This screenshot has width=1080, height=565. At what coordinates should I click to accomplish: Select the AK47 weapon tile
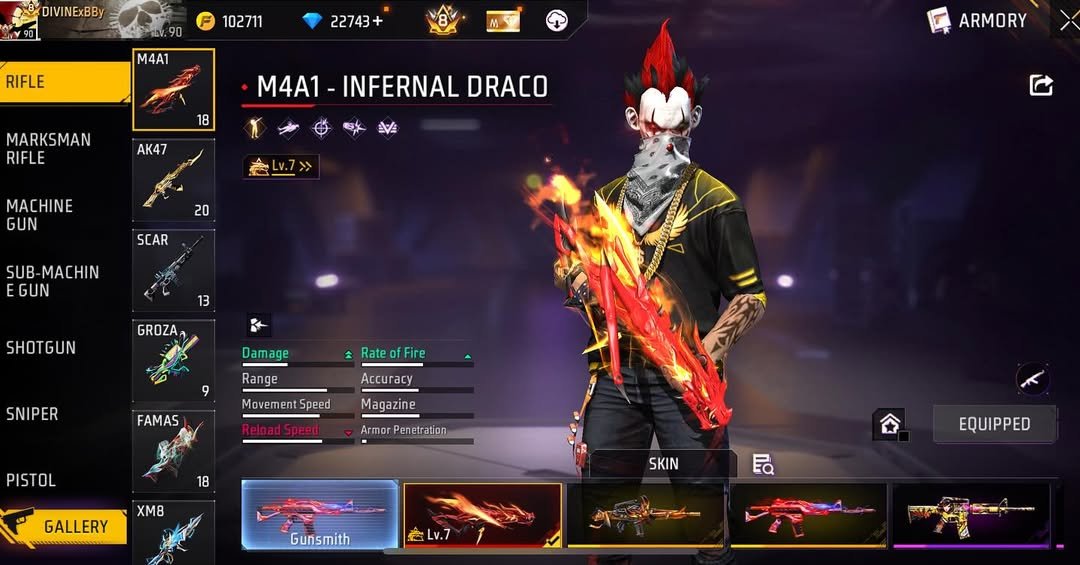pyautogui.click(x=173, y=180)
